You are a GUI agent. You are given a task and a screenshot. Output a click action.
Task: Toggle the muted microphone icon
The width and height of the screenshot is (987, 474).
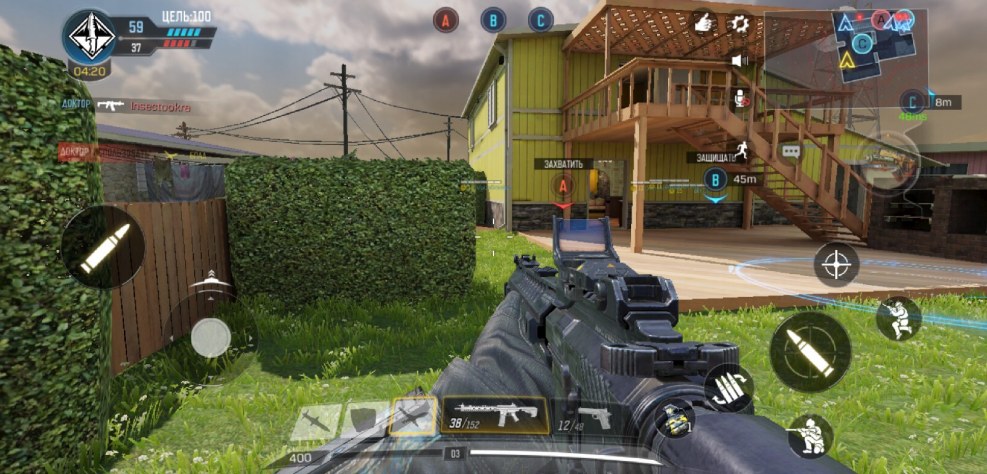741,97
